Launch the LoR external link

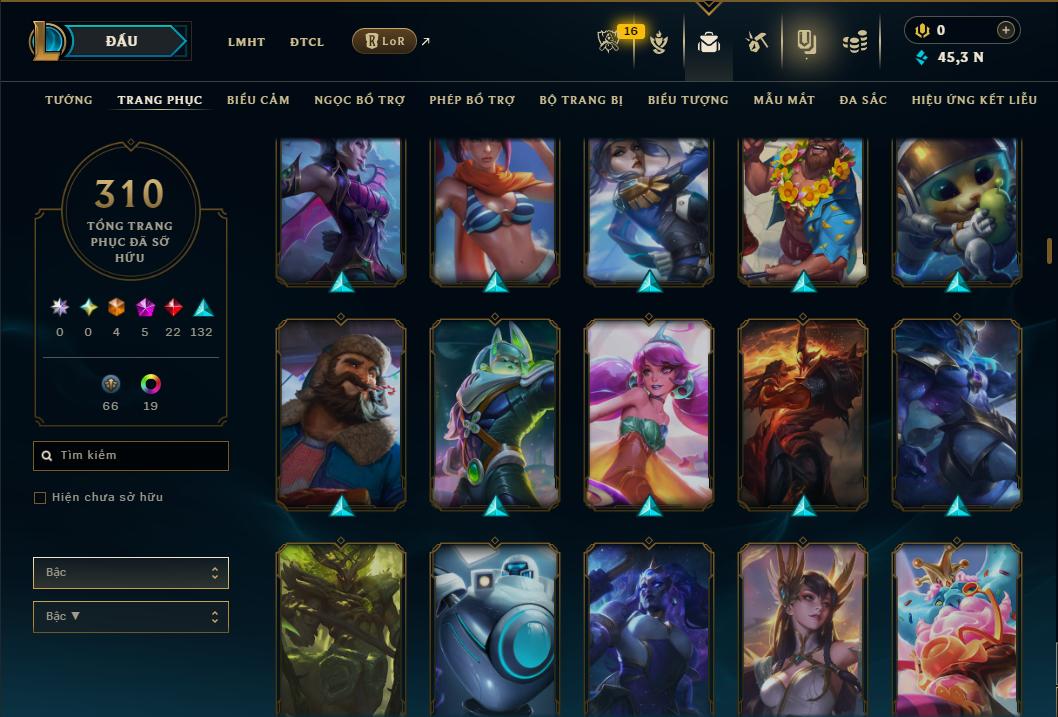tap(385, 42)
